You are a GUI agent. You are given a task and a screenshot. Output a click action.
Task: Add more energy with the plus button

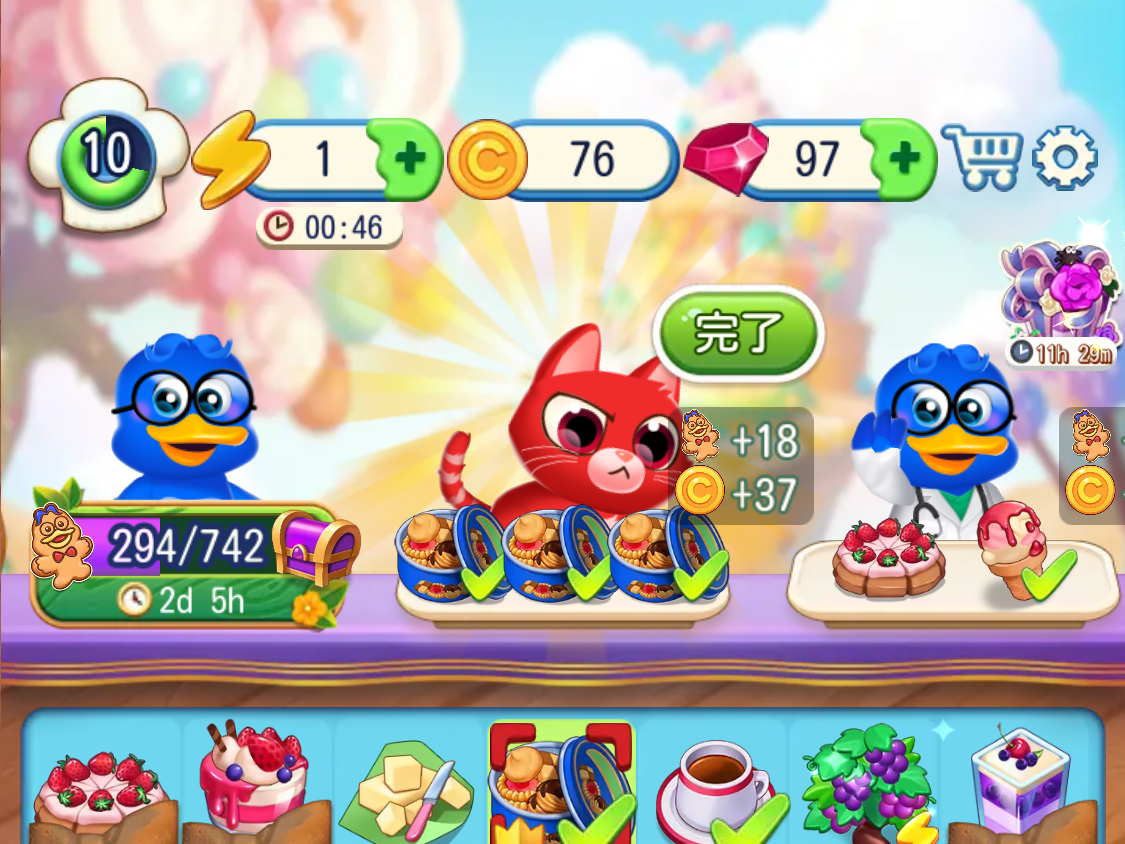coord(410,158)
